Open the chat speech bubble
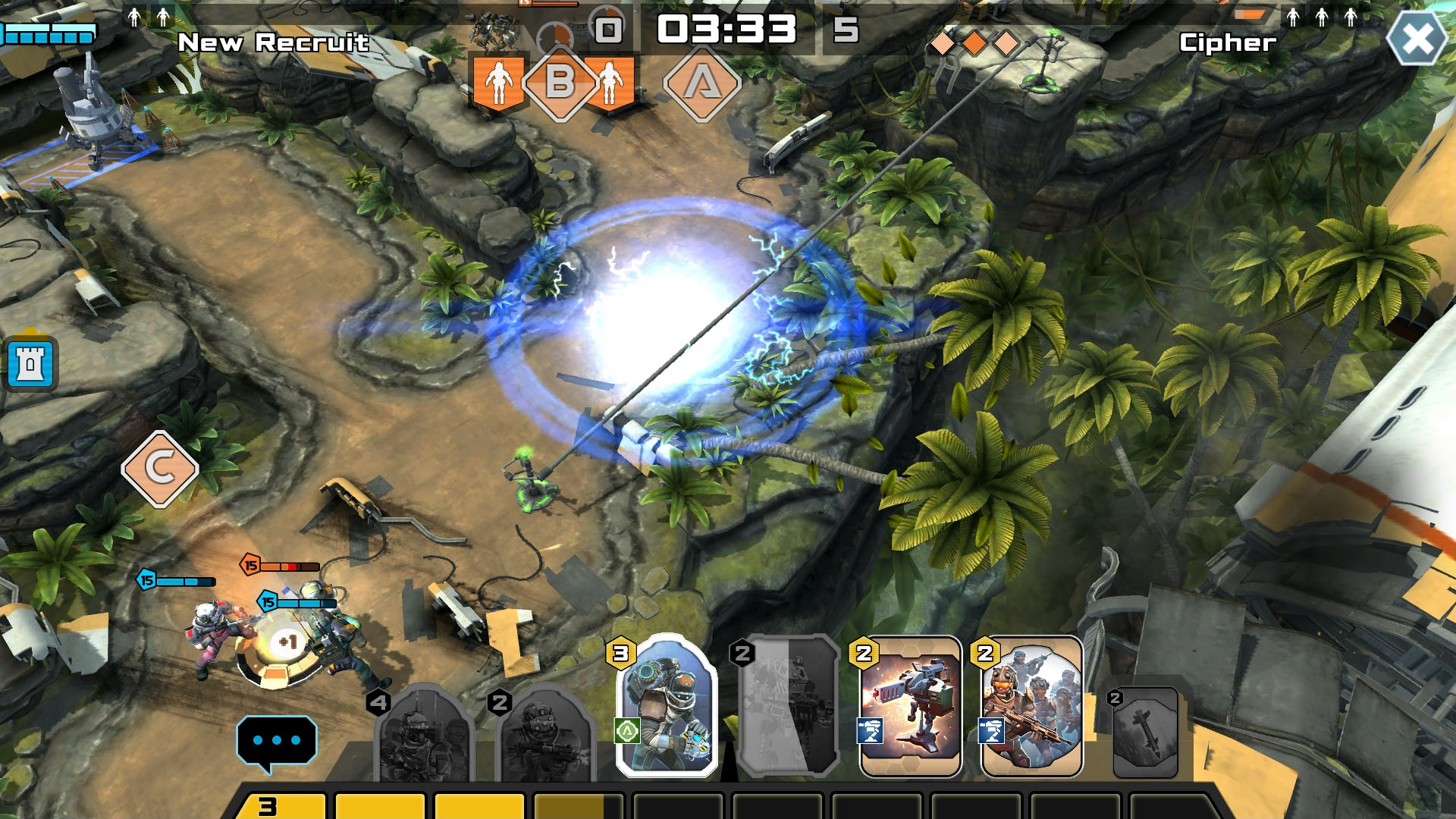The height and width of the screenshot is (819, 1456). pos(276,741)
